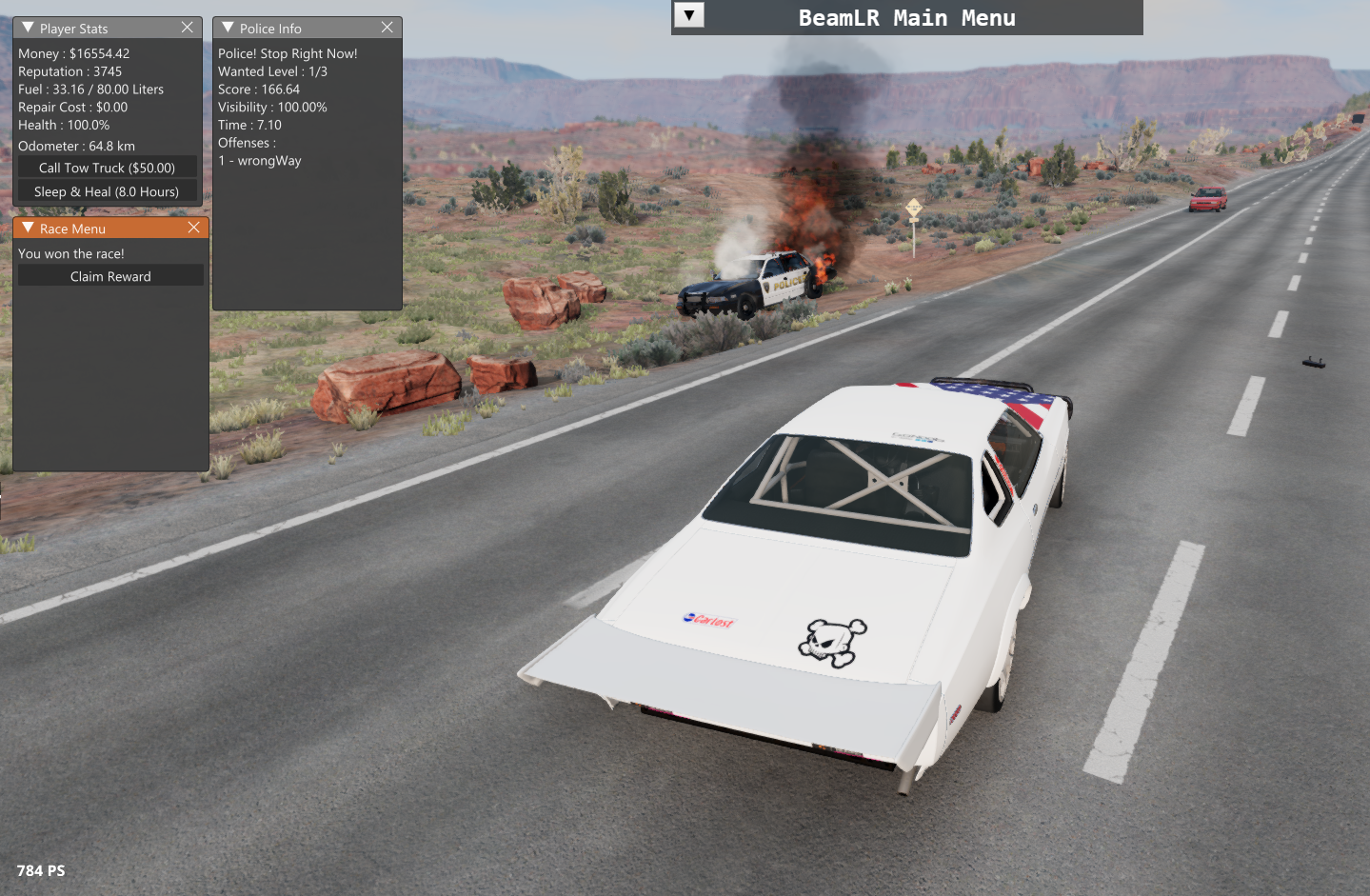The image size is (1370, 896).
Task: Collapse the Race Menu panel arrow
Action: [x=28, y=228]
